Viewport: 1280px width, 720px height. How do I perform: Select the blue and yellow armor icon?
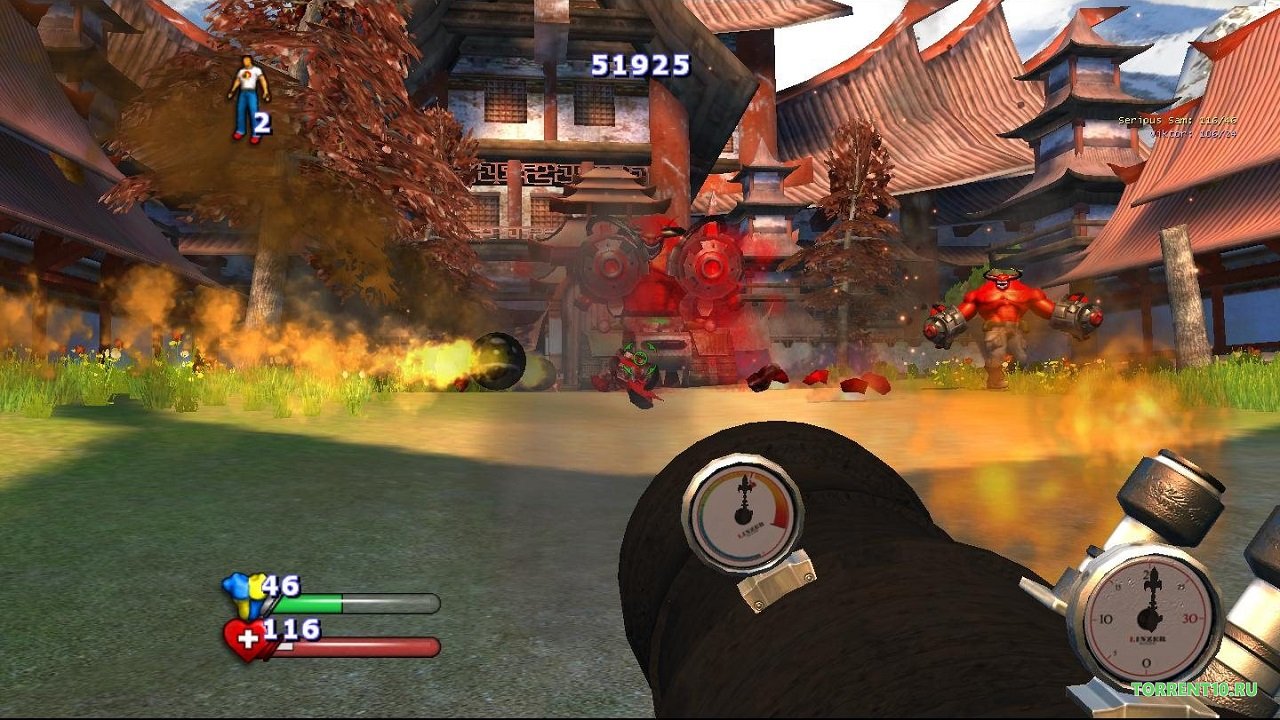pos(245,593)
